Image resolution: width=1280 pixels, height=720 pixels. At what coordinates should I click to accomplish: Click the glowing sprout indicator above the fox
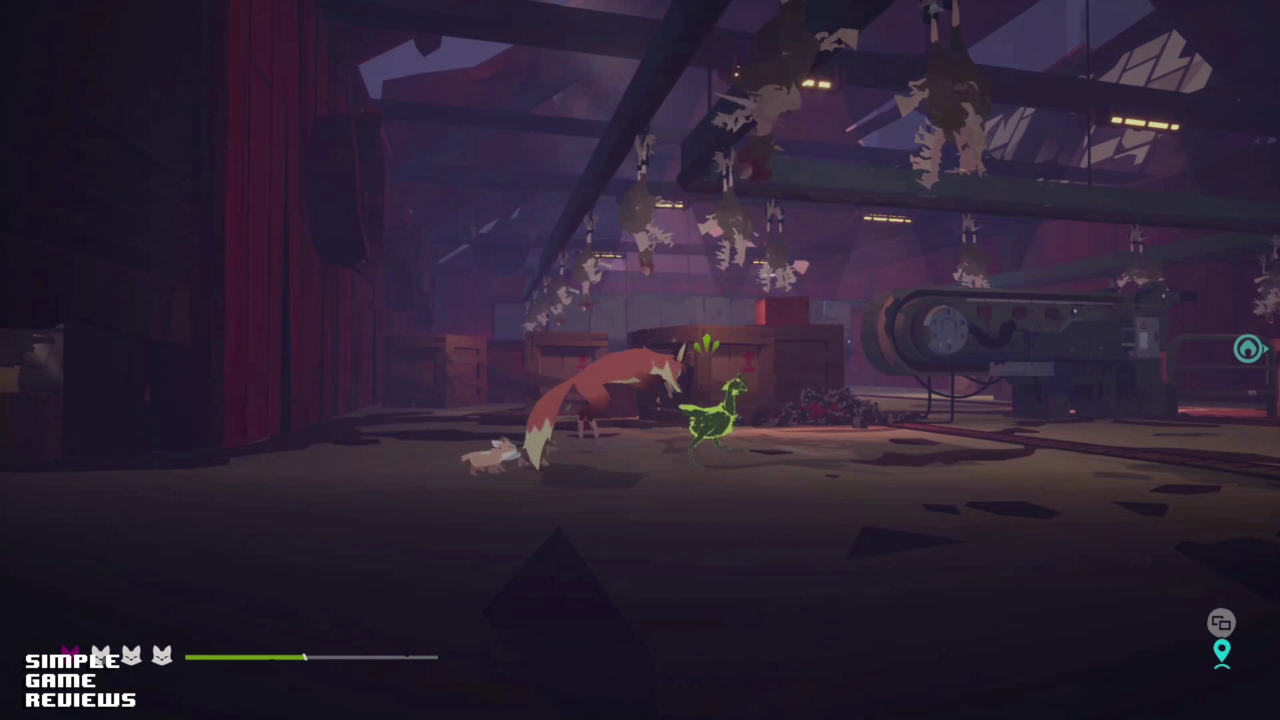click(x=707, y=347)
